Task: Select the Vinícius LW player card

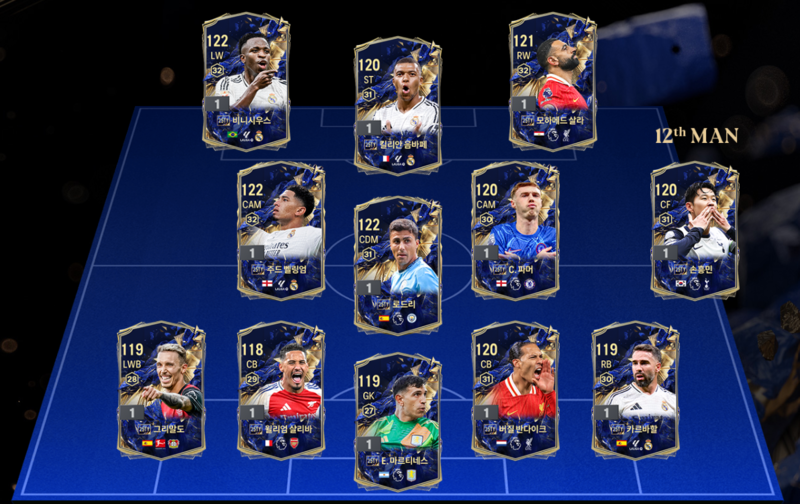Action: [x=245, y=80]
